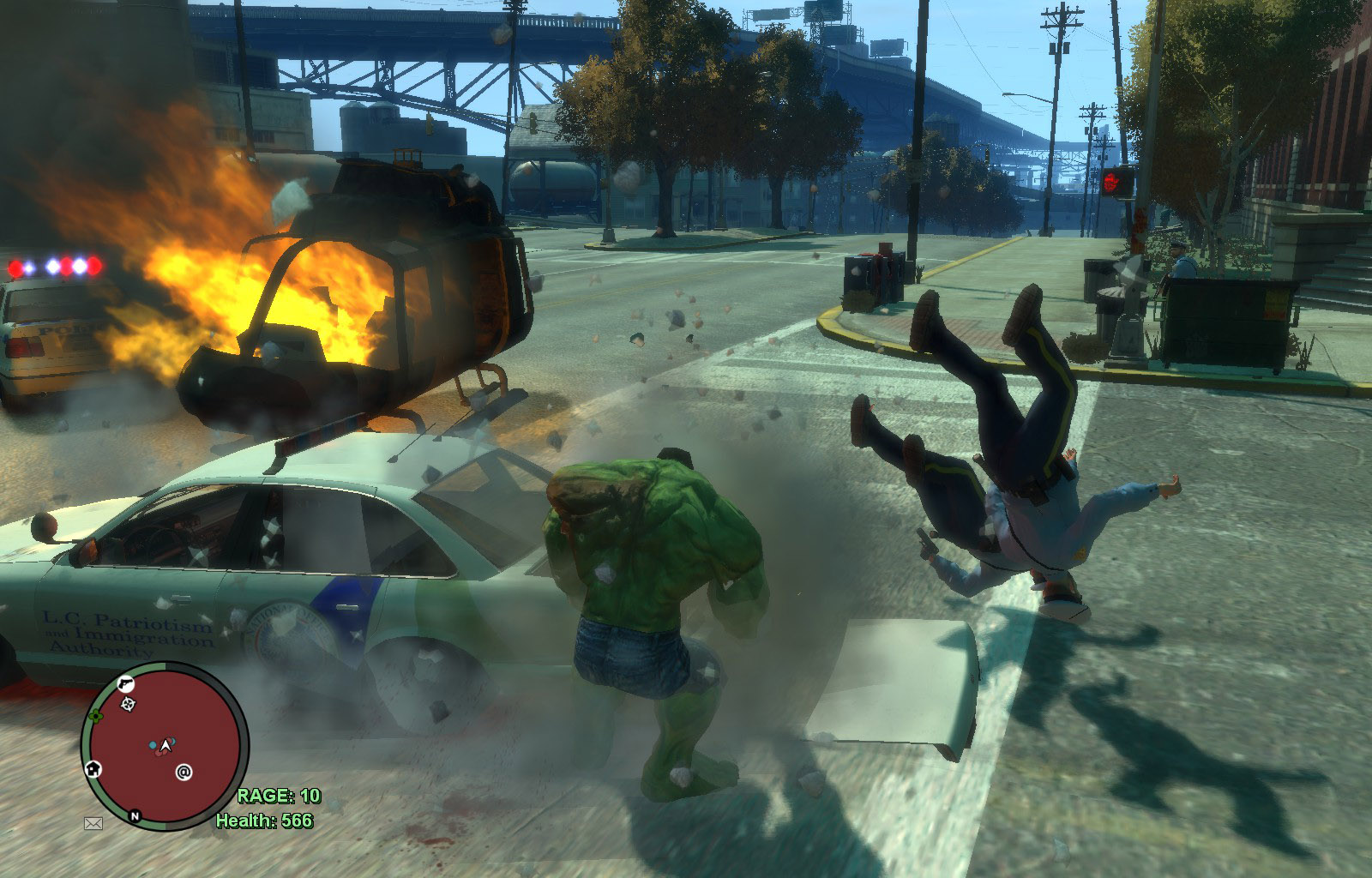The image size is (1372, 878).
Task: Click the white crosshair target blip
Action: point(129,704)
